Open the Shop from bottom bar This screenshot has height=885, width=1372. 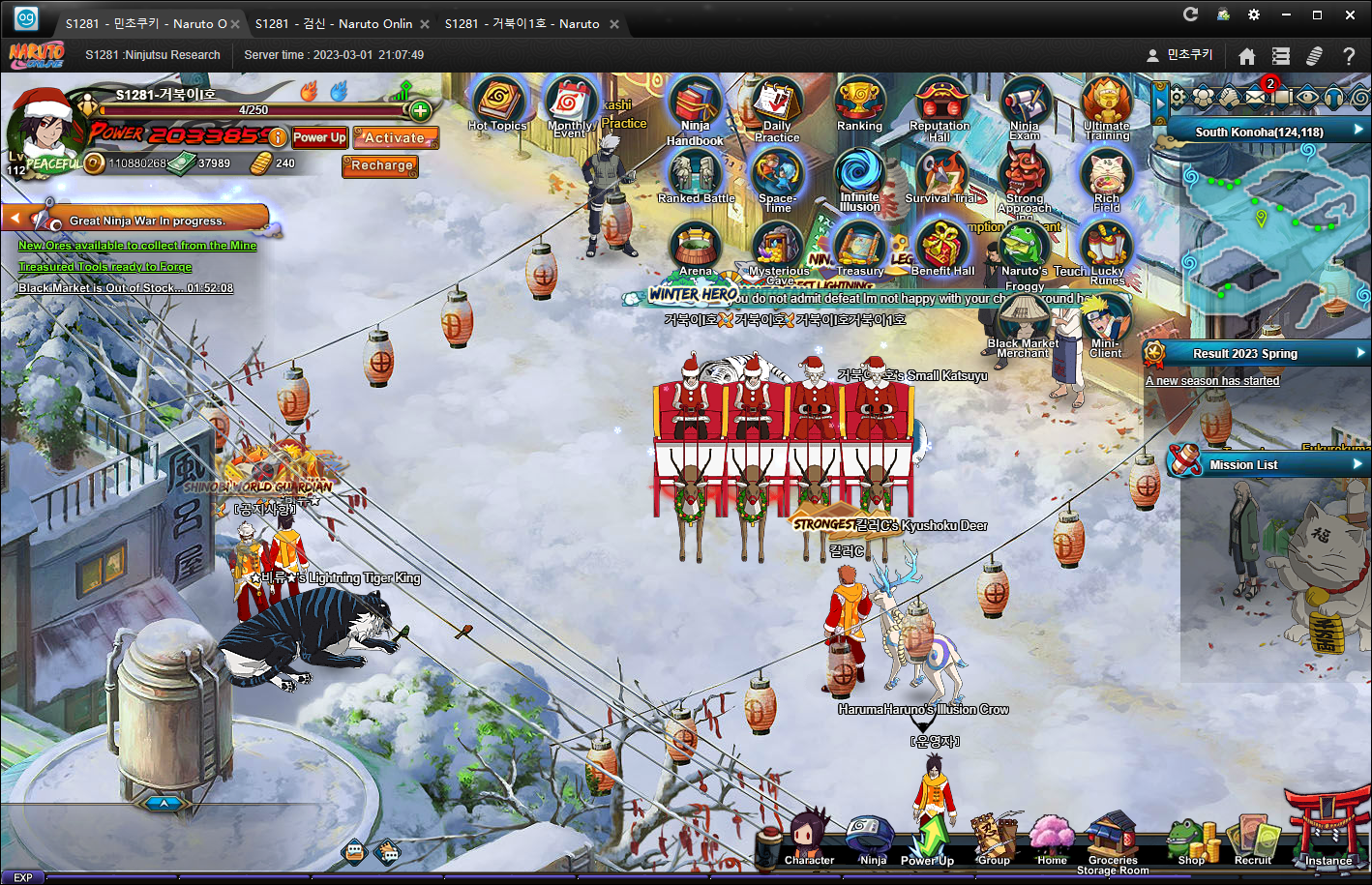coord(1191,840)
